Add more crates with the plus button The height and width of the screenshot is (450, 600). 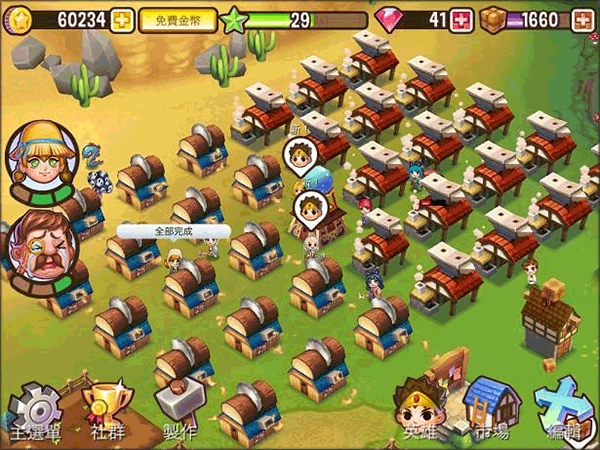tap(583, 19)
